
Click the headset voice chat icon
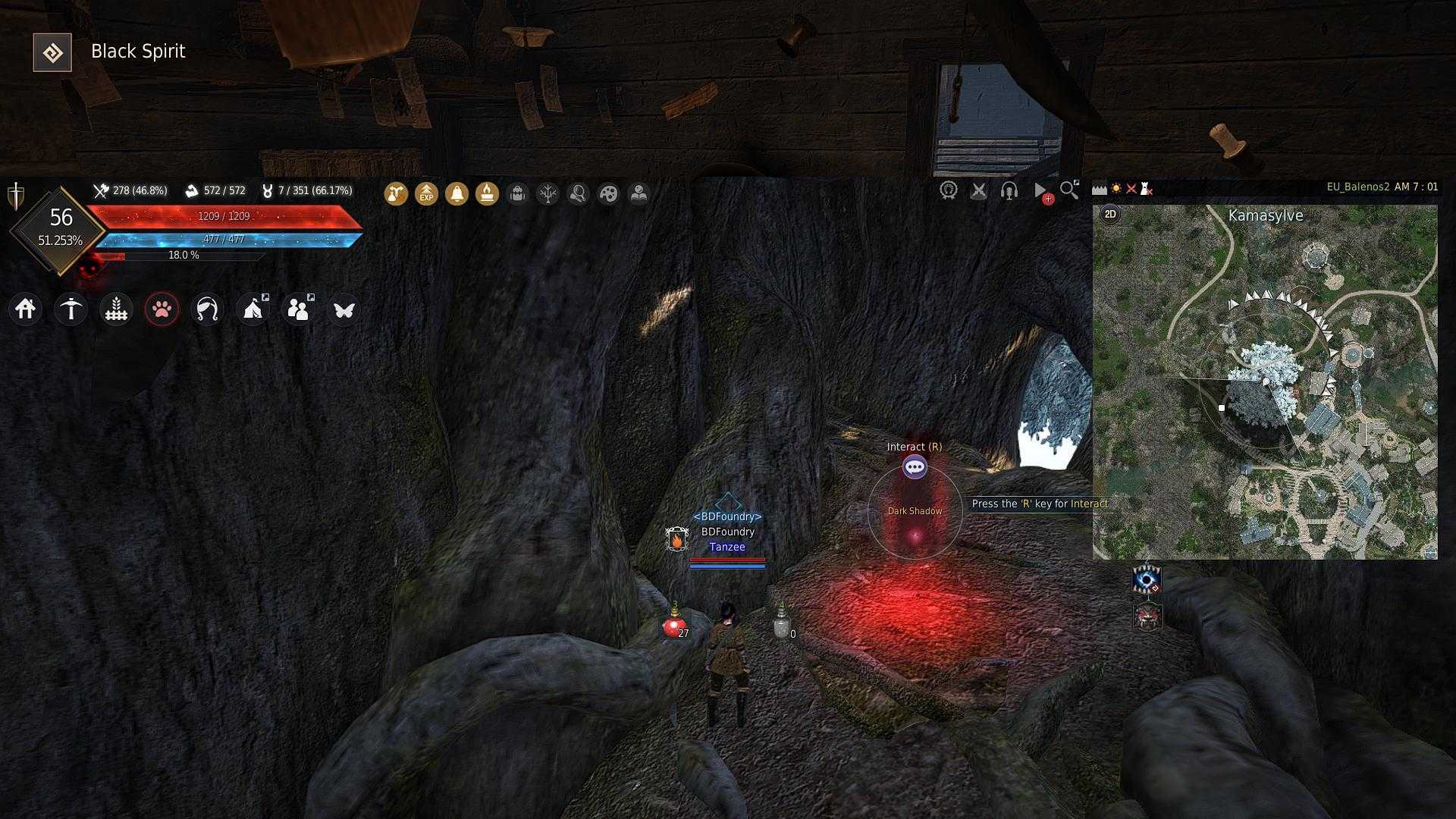coord(1009,190)
